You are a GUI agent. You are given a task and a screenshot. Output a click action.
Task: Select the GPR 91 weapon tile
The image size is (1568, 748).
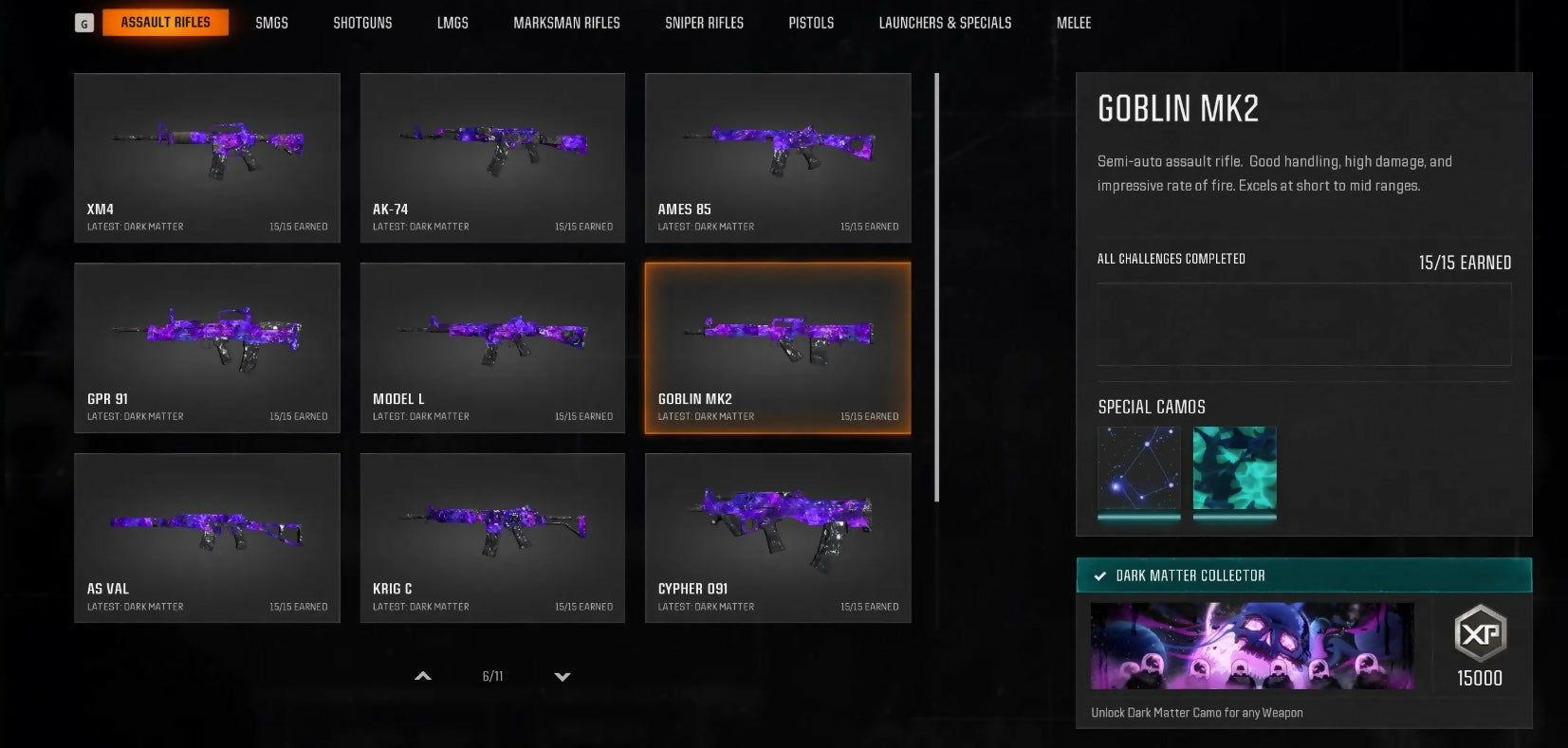click(207, 348)
